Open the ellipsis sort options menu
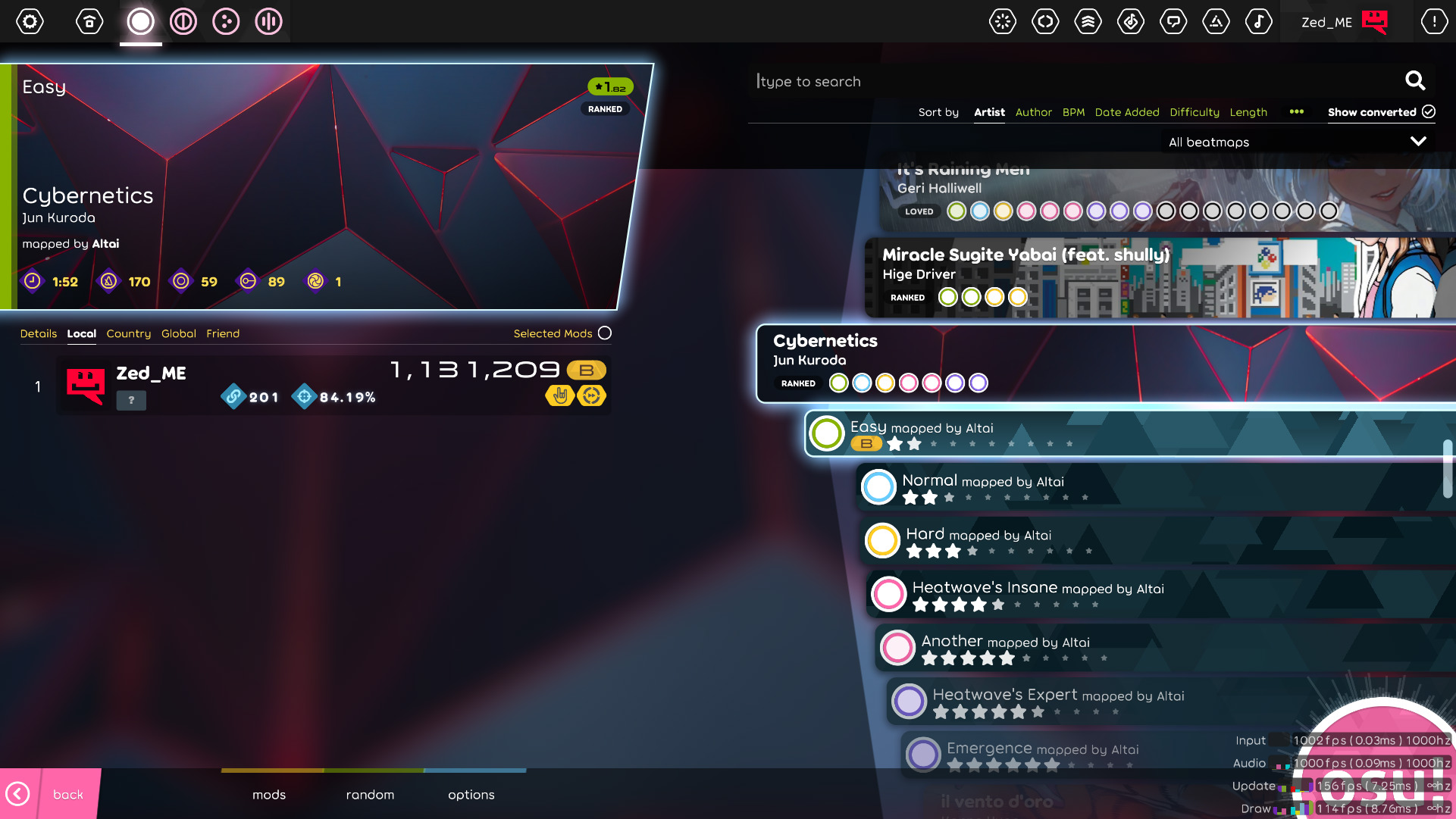1456x819 pixels. click(x=1296, y=111)
